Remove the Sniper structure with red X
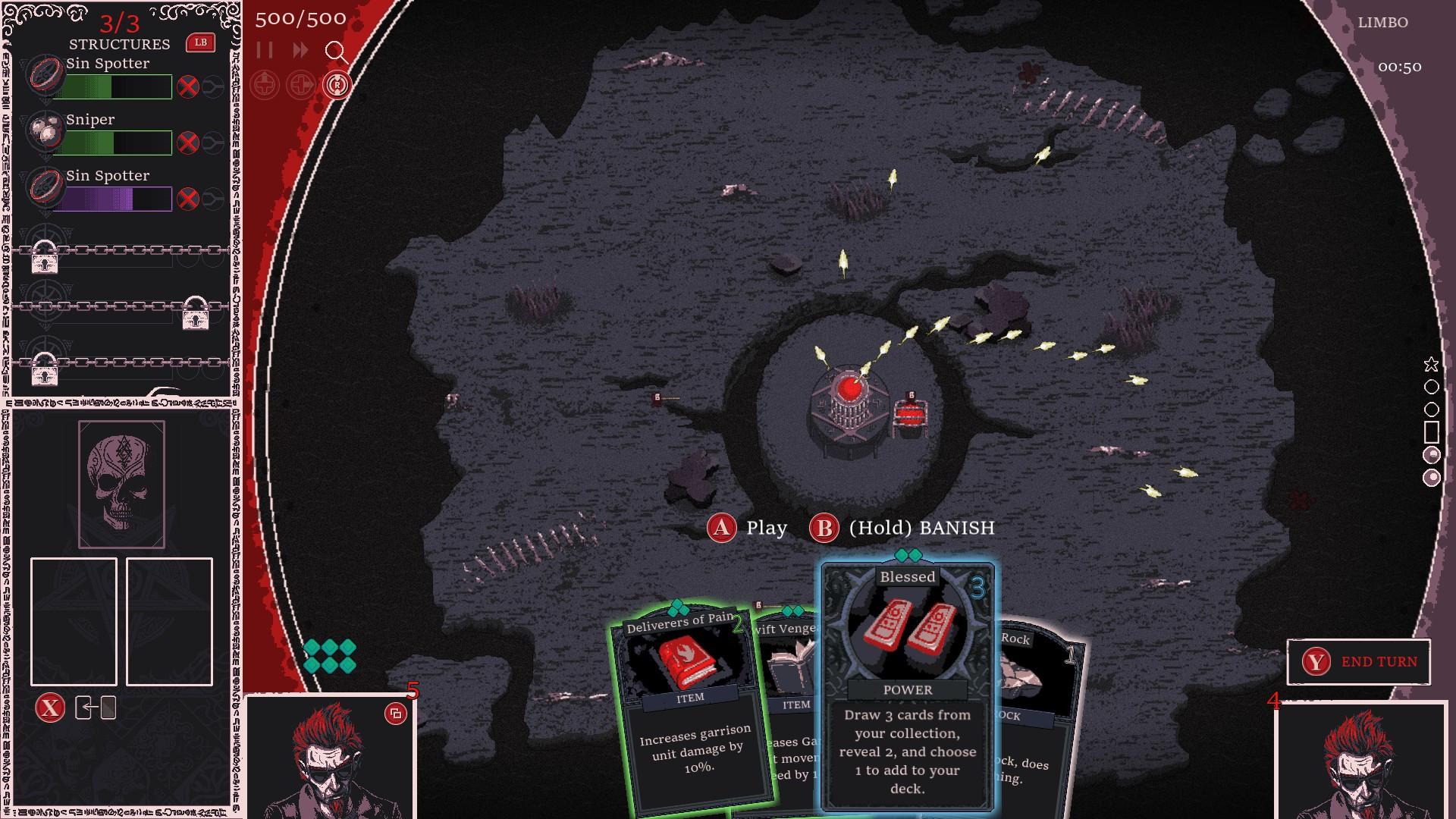 (x=188, y=143)
